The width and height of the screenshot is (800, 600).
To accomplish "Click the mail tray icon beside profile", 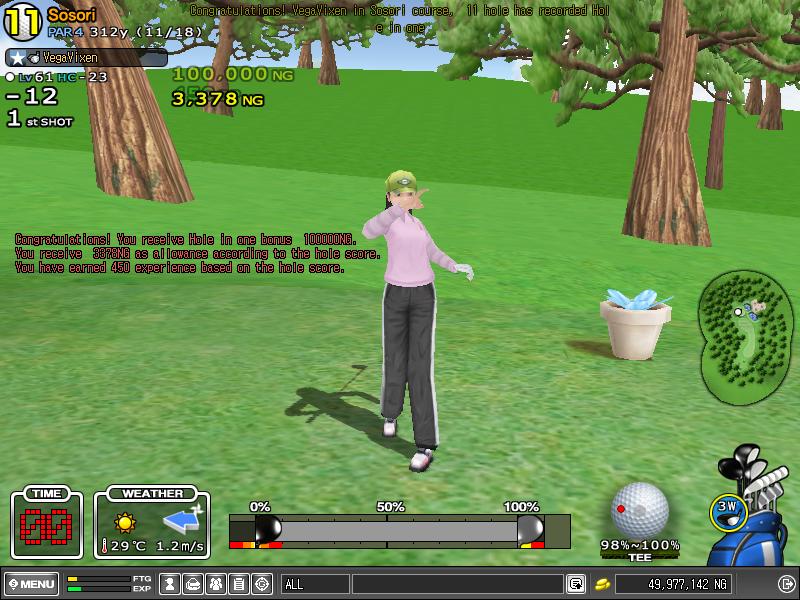I will [x=194, y=584].
